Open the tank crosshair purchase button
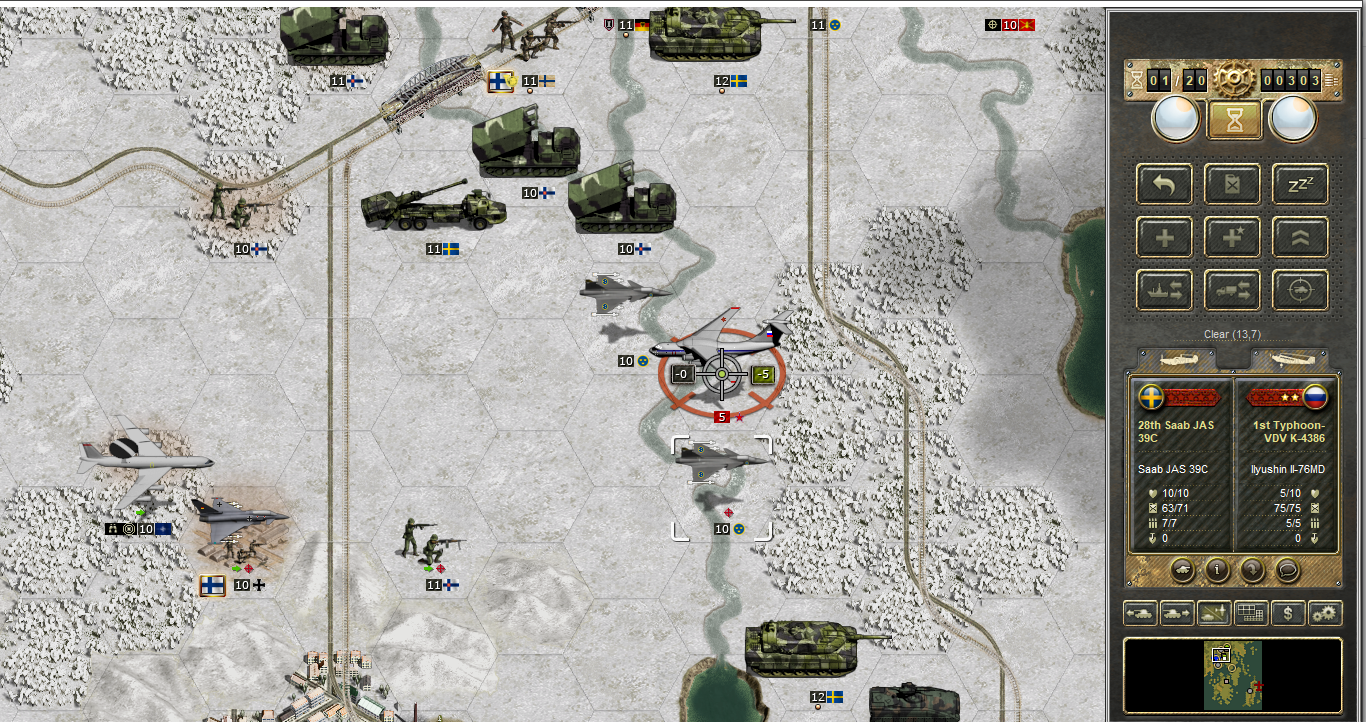1366x722 pixels. [x=1300, y=291]
